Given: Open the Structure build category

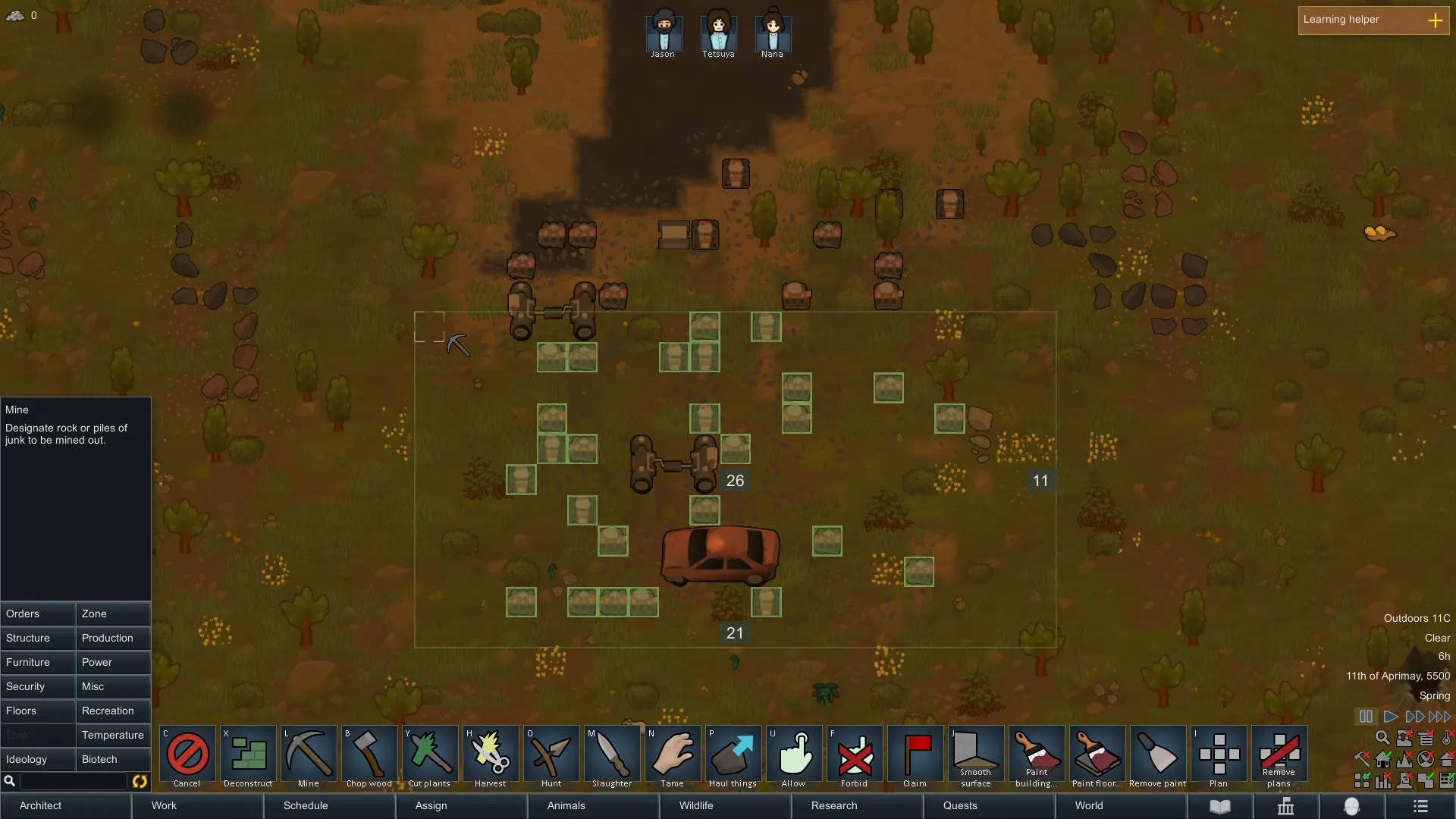Looking at the screenshot, I should tap(38, 638).
